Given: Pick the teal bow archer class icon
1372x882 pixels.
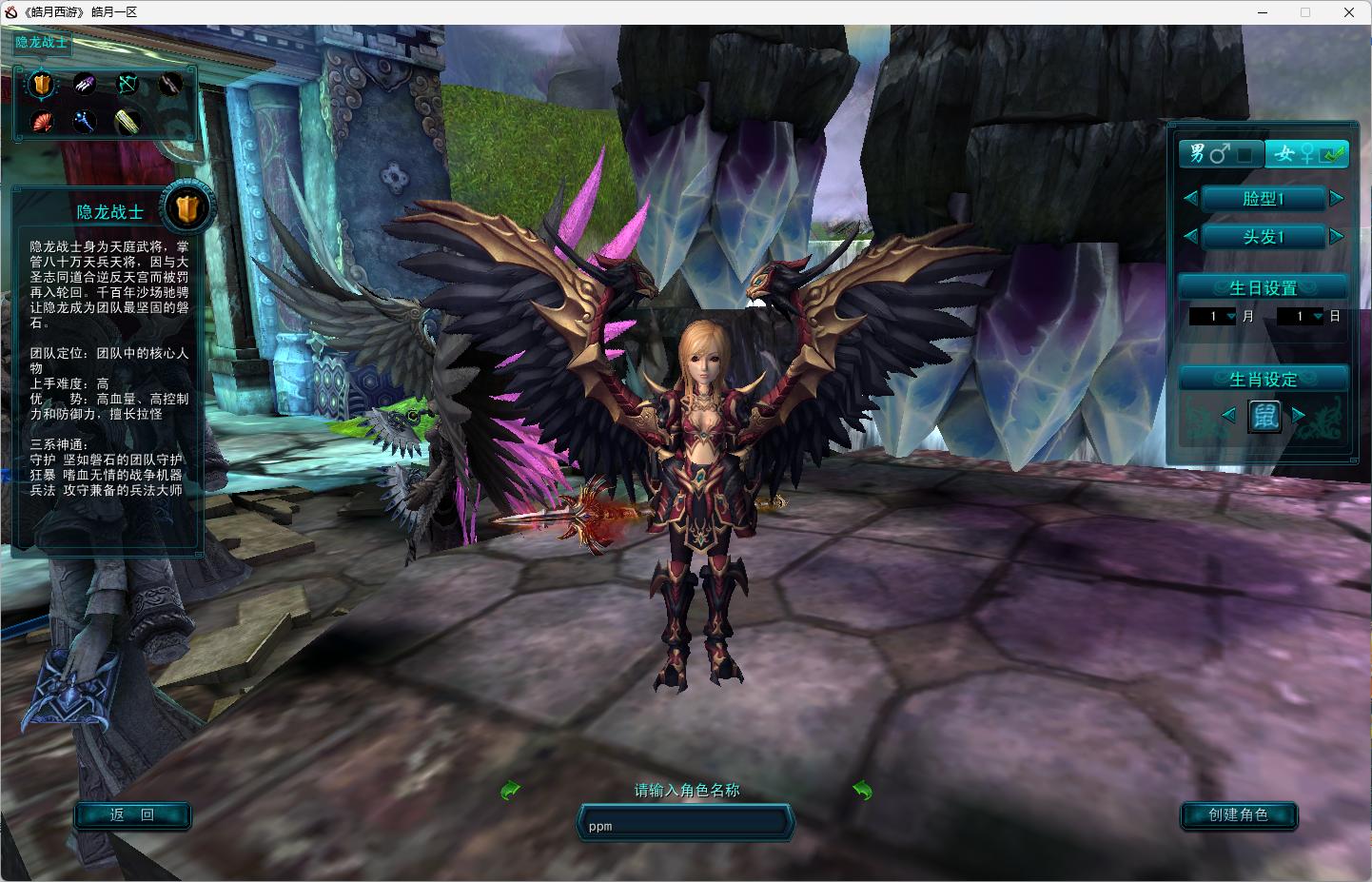Looking at the screenshot, I should (x=127, y=85).
